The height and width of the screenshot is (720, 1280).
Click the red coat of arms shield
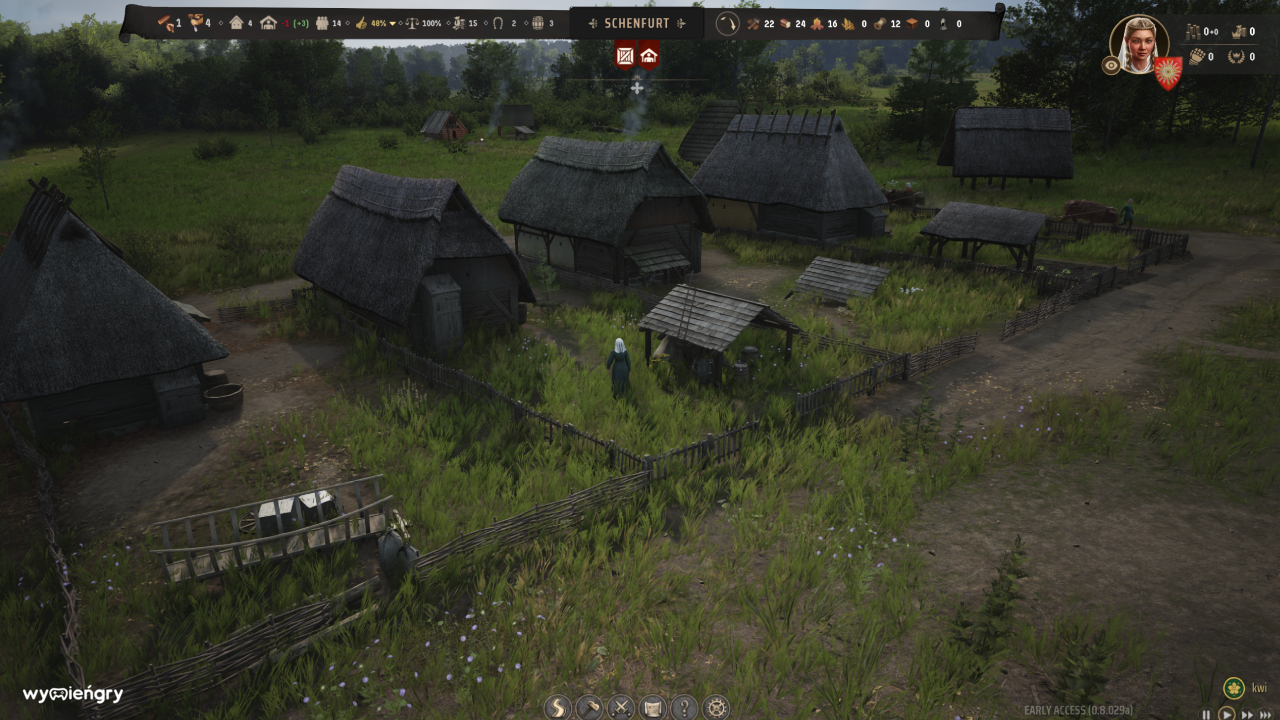[1167, 73]
